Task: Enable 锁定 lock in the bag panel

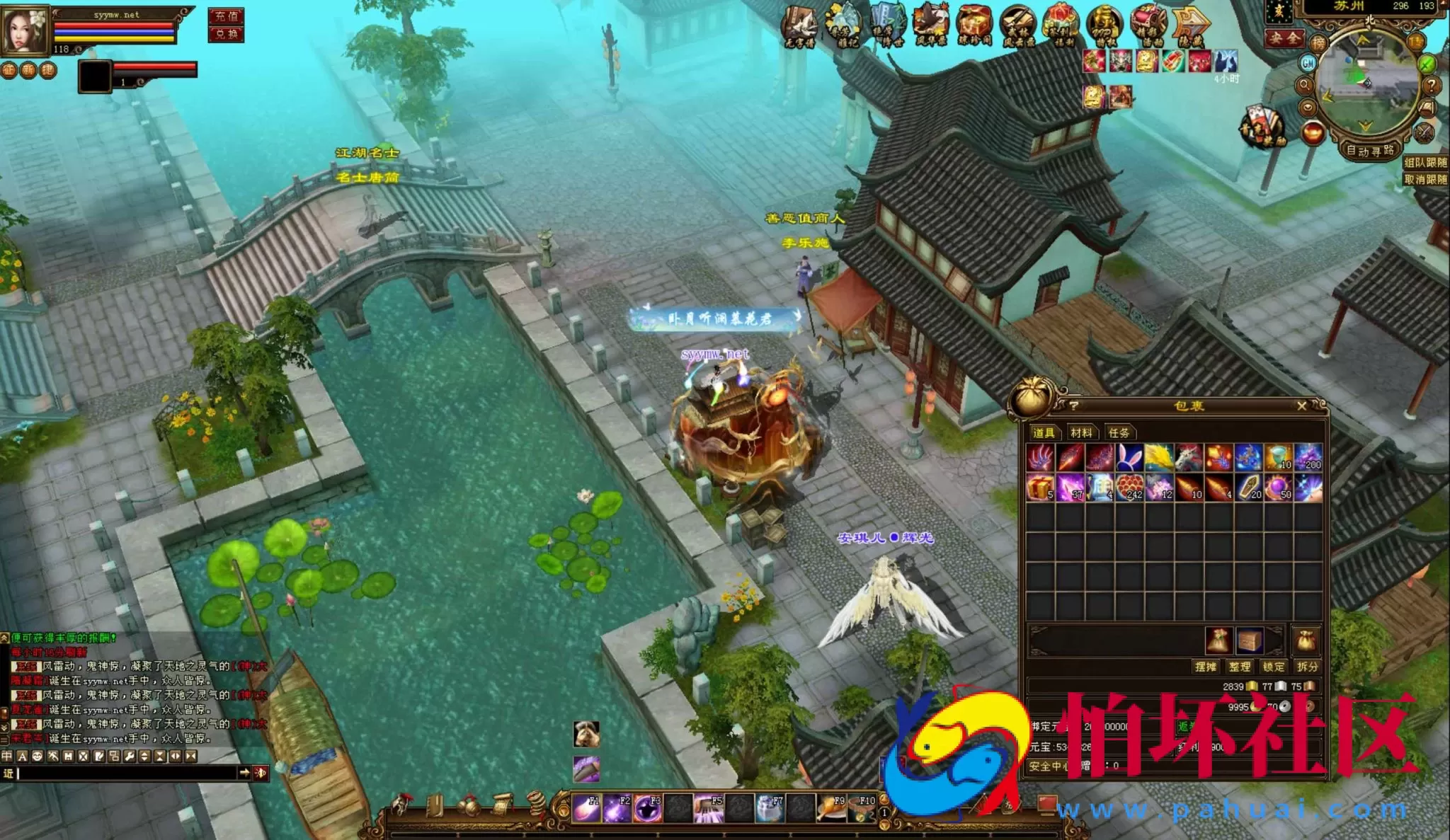Action: click(1273, 667)
